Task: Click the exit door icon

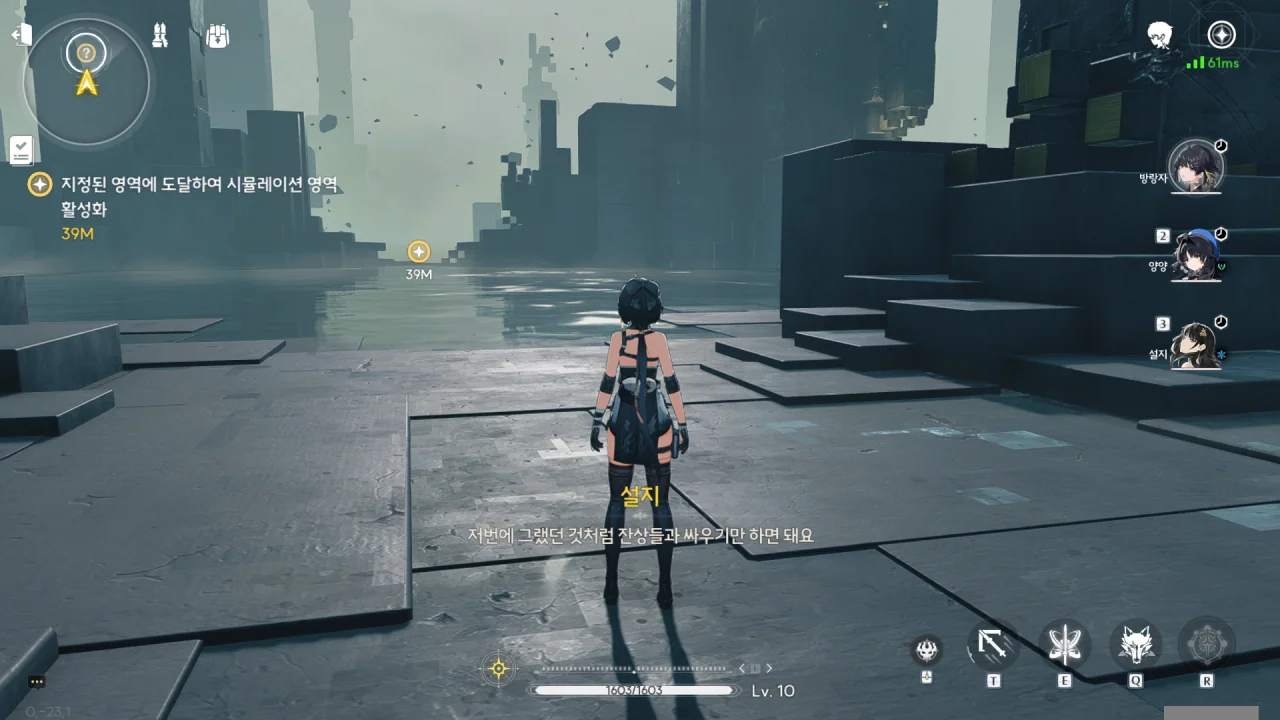Action: [x=21, y=35]
